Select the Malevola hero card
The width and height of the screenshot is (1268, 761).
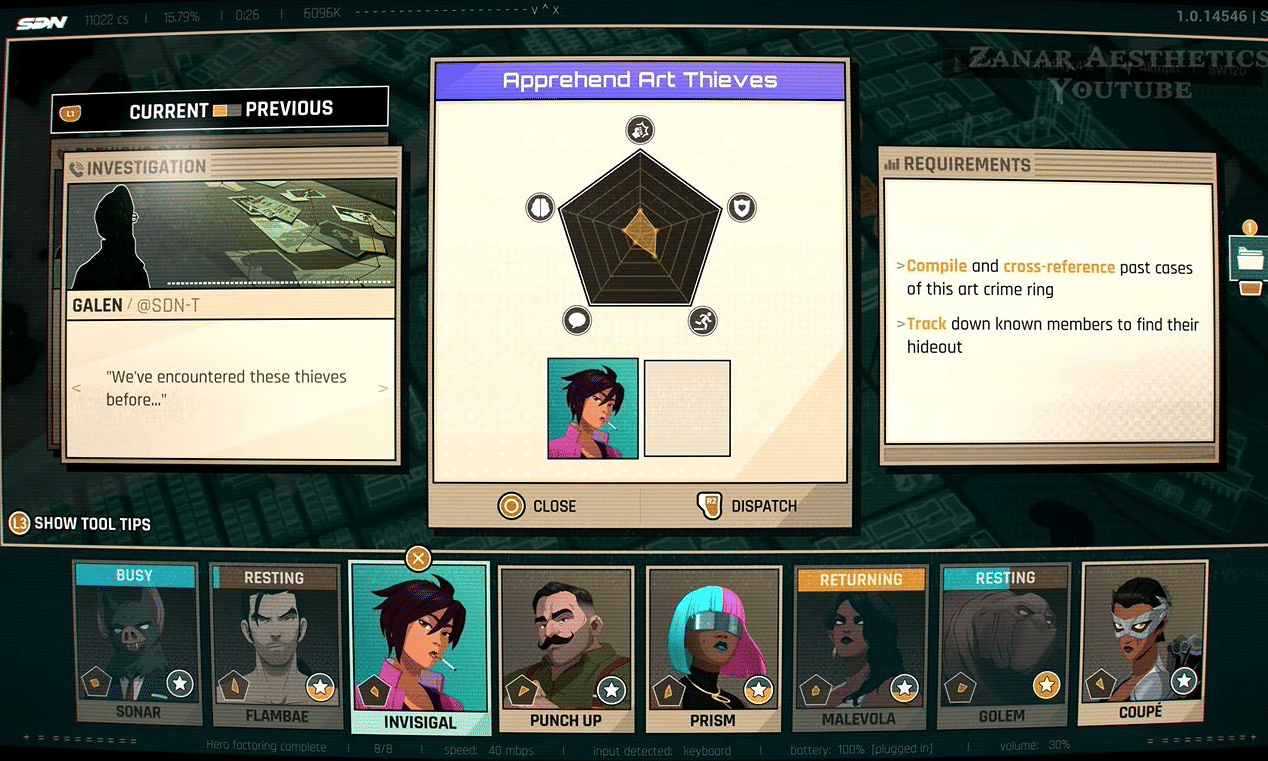(x=859, y=648)
